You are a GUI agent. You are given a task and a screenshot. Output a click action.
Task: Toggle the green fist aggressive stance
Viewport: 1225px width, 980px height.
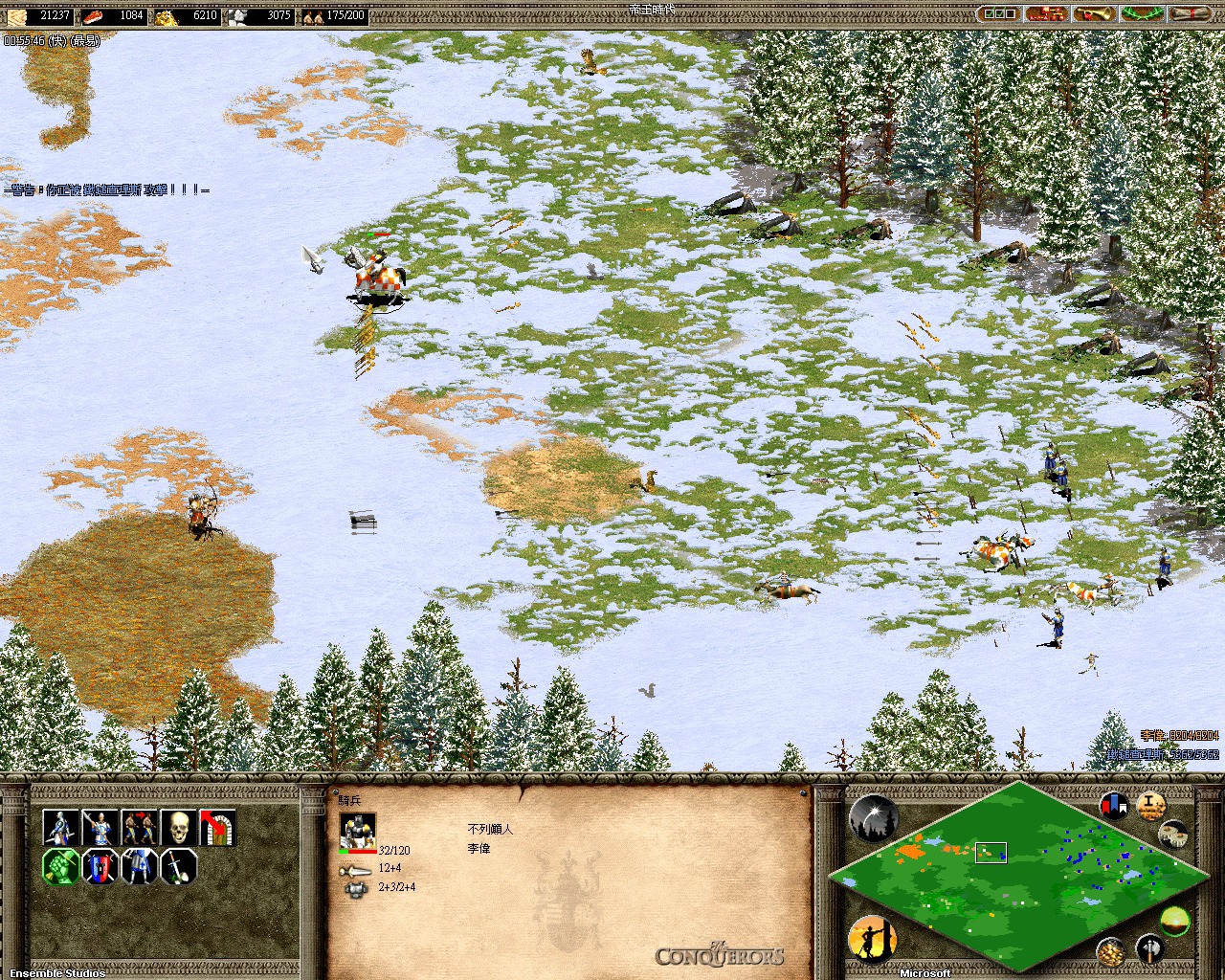[60, 867]
